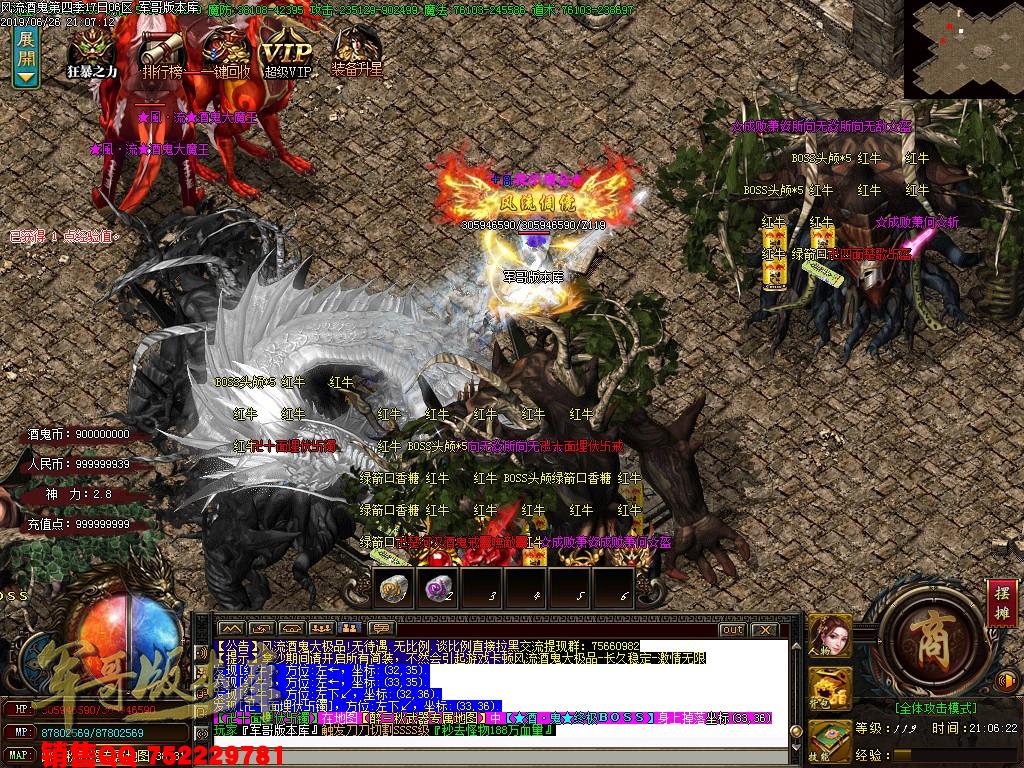Open the 超级VIP menu
This screenshot has width=1024, height=768.
coord(287,52)
